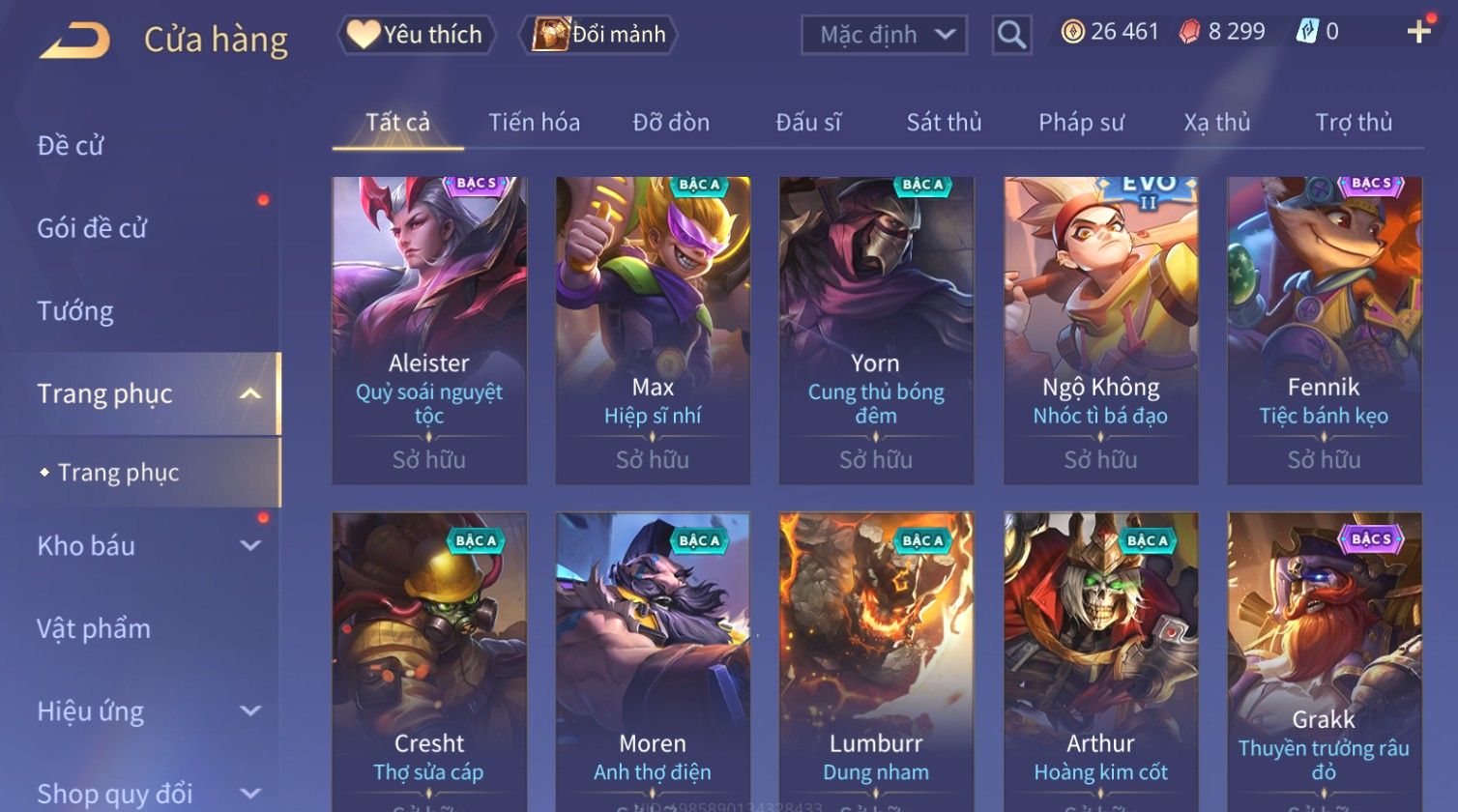Switch to the Đỡ đòn tab
This screenshot has width=1458, height=812.
[x=671, y=123]
